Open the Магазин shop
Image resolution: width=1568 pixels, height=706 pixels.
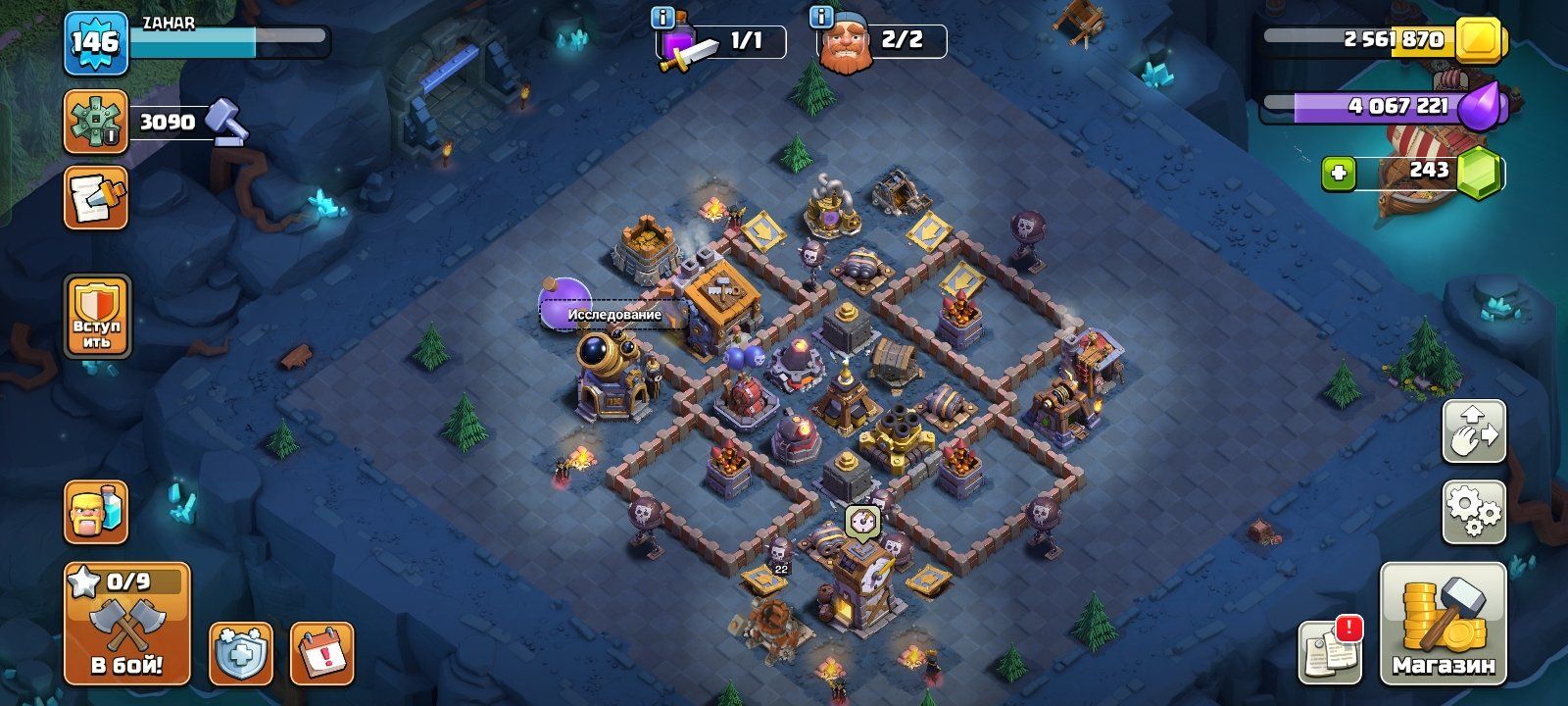tap(1443, 624)
